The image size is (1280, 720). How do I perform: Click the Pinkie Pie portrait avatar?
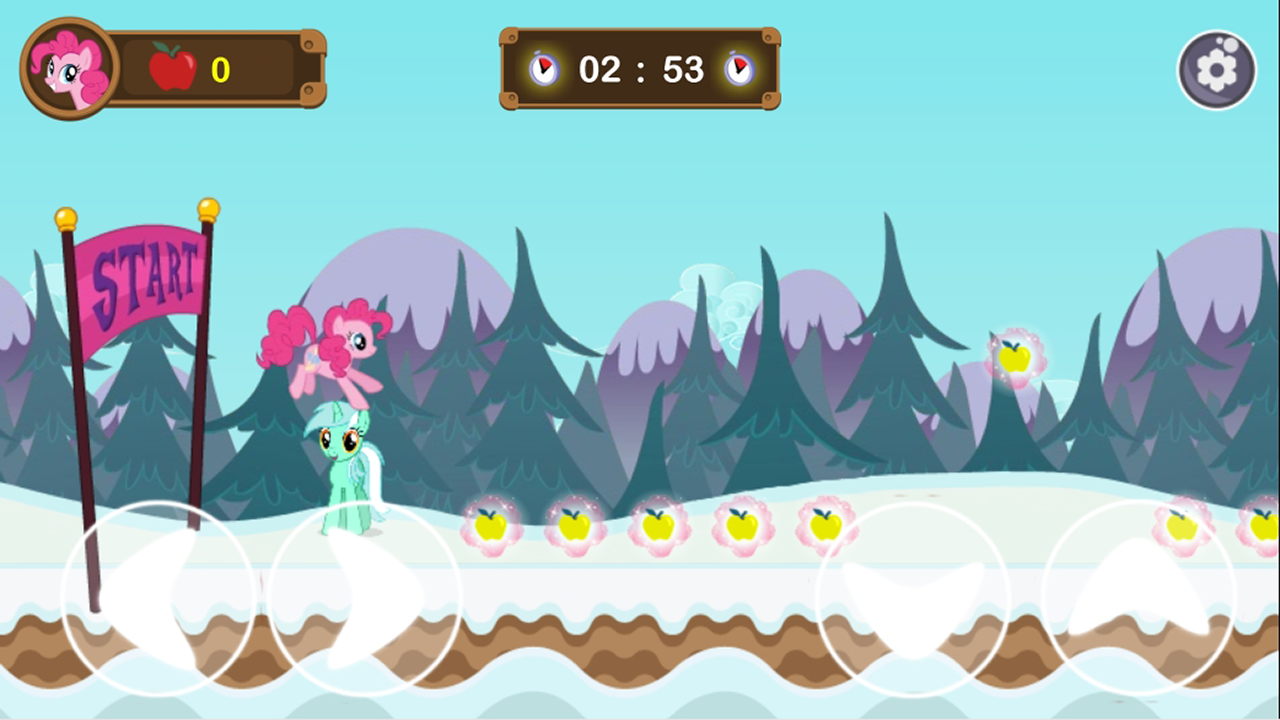pos(66,68)
